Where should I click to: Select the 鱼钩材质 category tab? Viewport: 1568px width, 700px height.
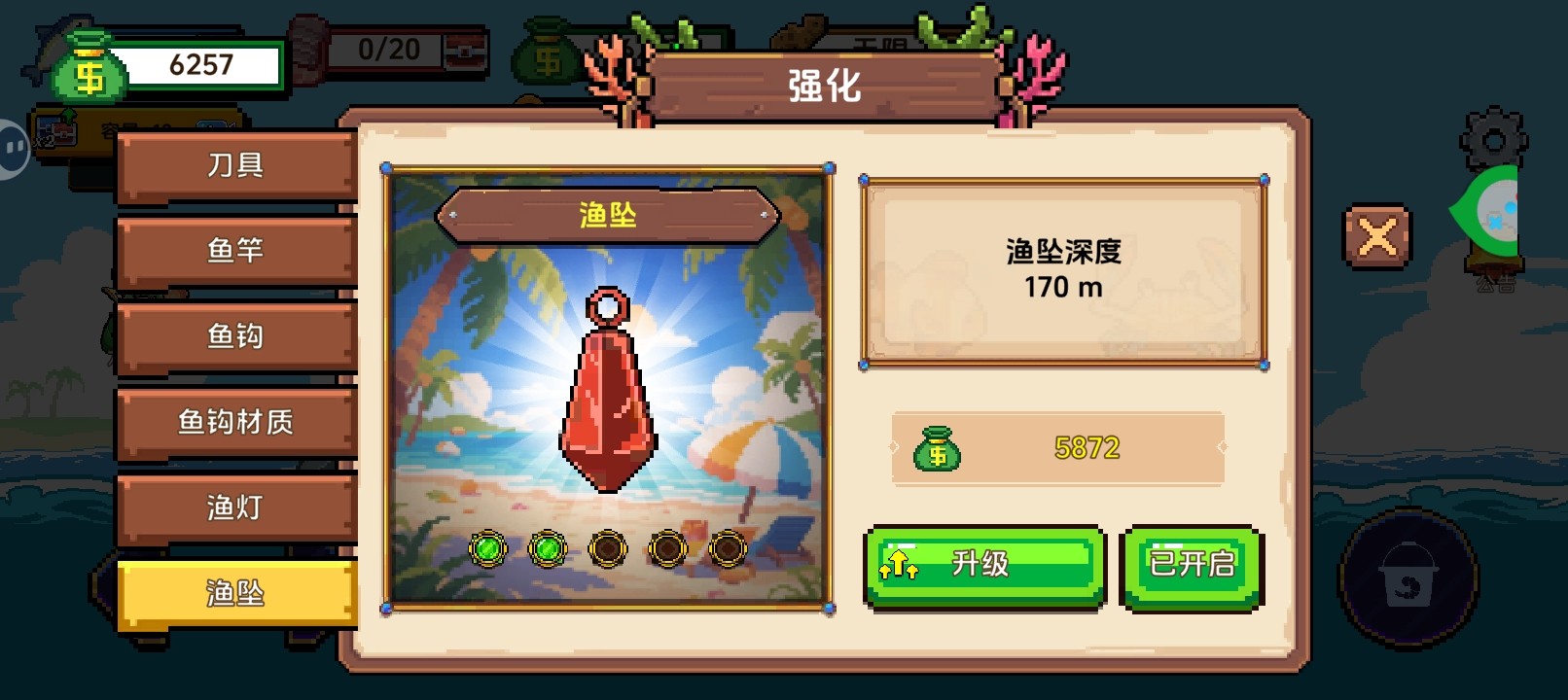coord(234,422)
